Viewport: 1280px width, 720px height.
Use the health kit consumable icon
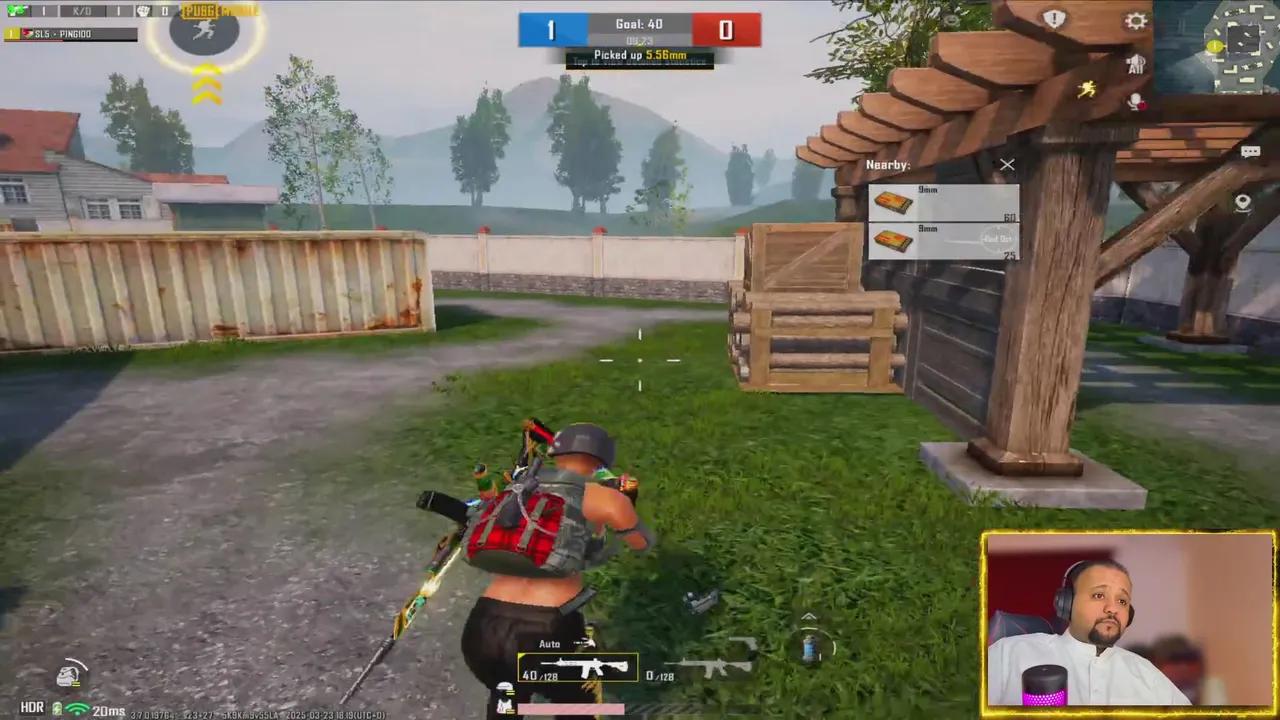808,648
